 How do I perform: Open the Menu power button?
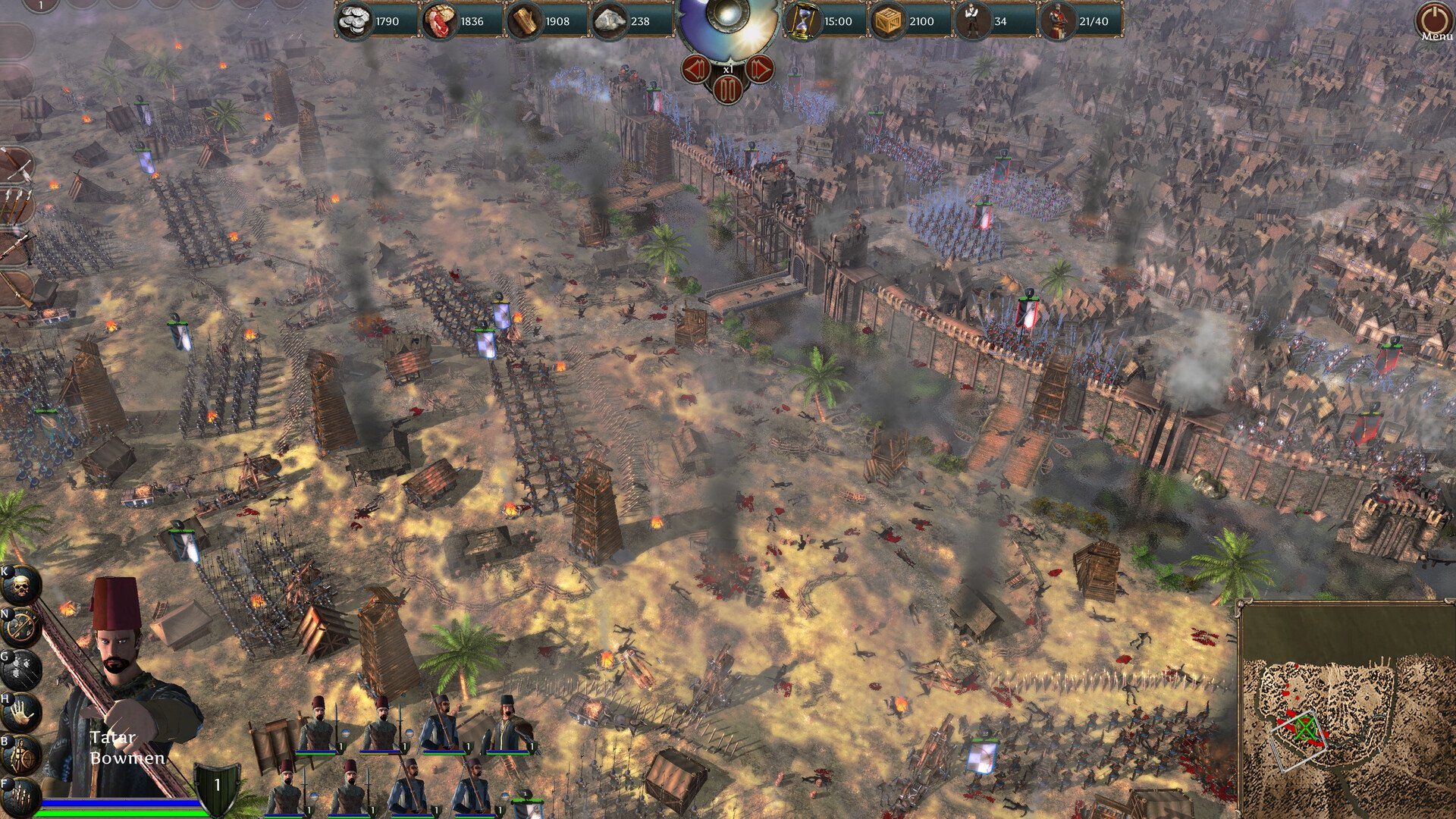point(1432,18)
